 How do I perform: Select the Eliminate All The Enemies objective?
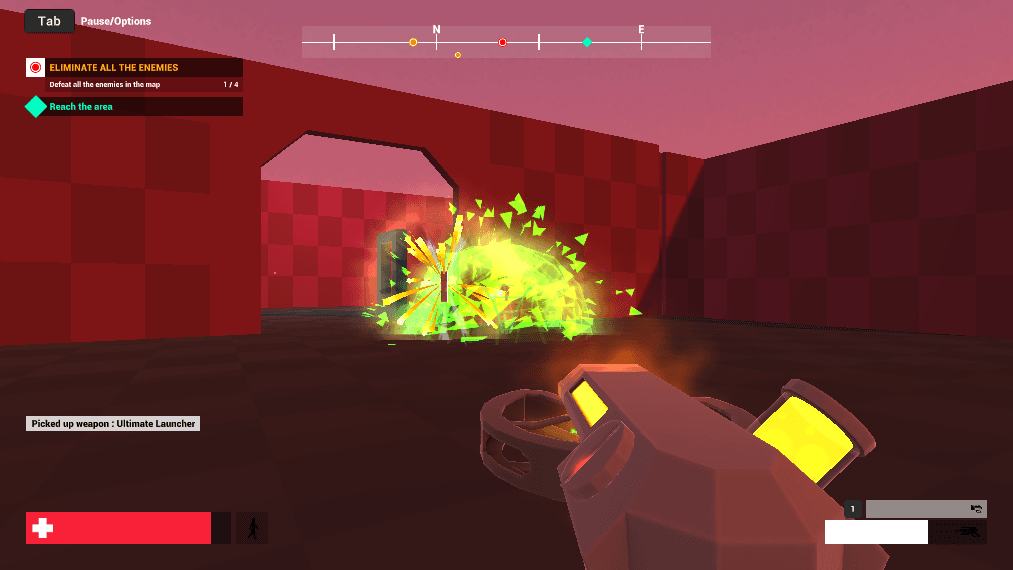point(114,68)
